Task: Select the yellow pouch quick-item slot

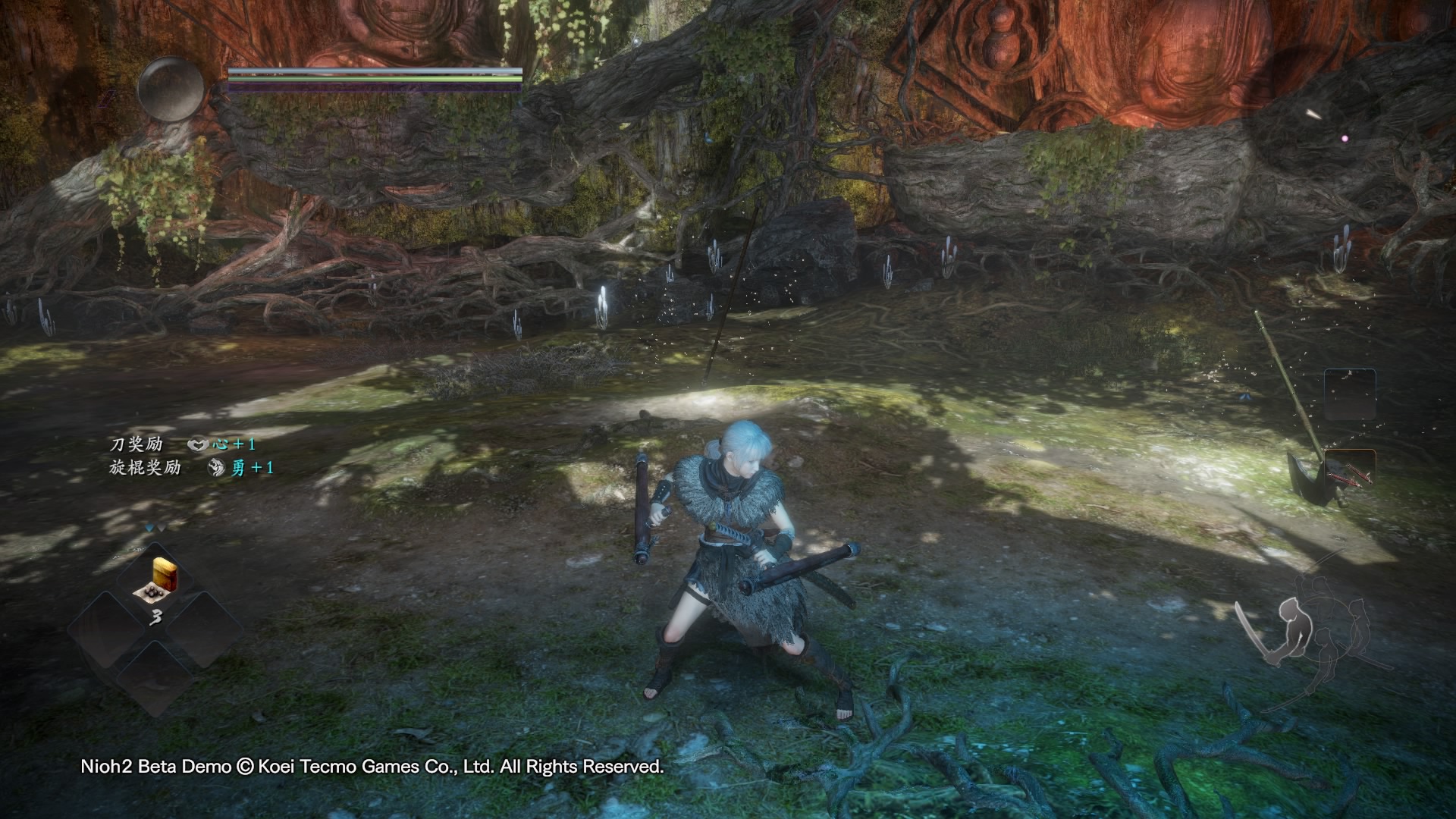Action: click(x=155, y=581)
